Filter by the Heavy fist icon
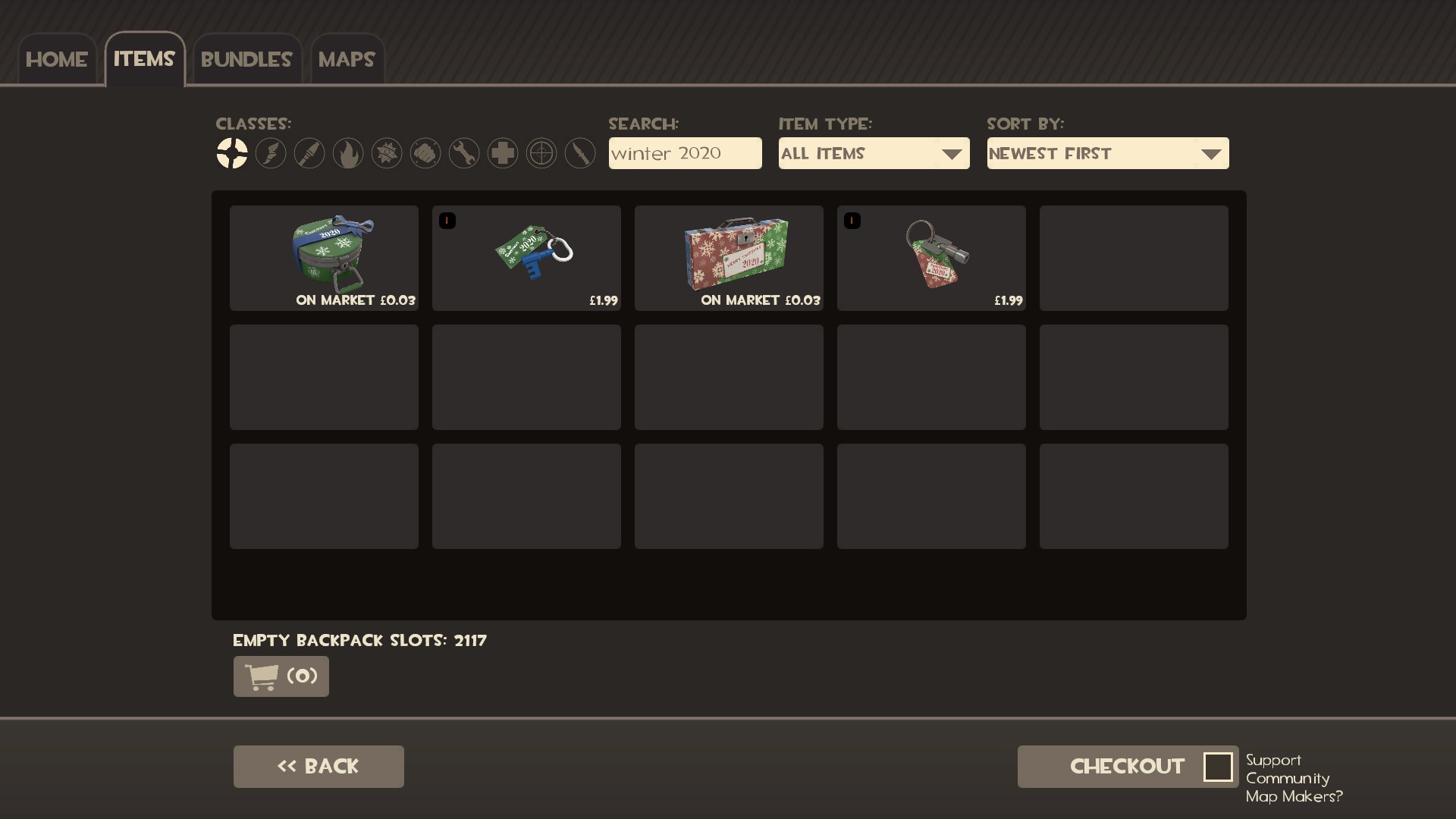Viewport: 1456px width, 819px height. (425, 153)
